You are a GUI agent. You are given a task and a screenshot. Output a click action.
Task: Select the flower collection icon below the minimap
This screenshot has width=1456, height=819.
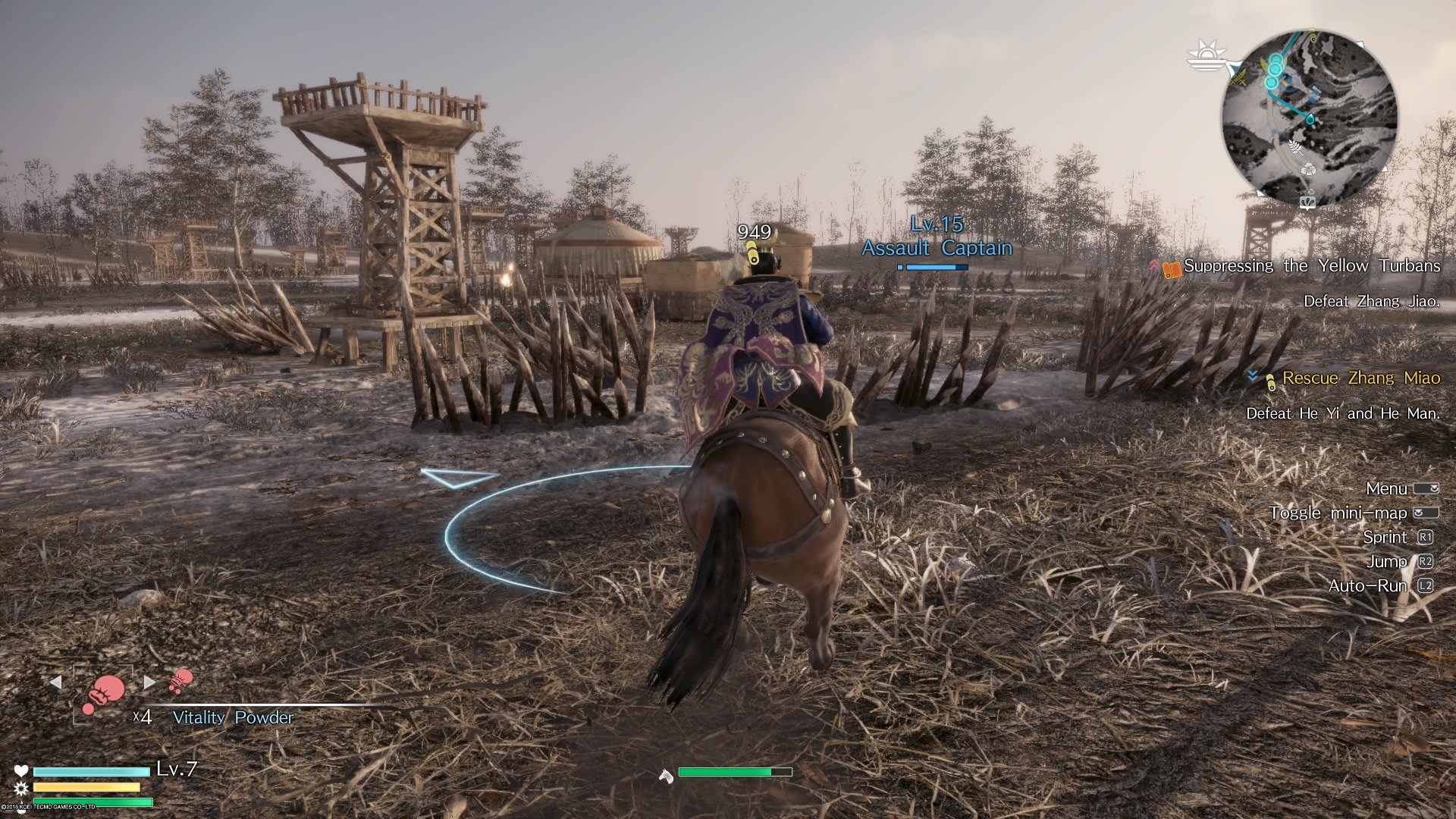pyautogui.click(x=1309, y=202)
